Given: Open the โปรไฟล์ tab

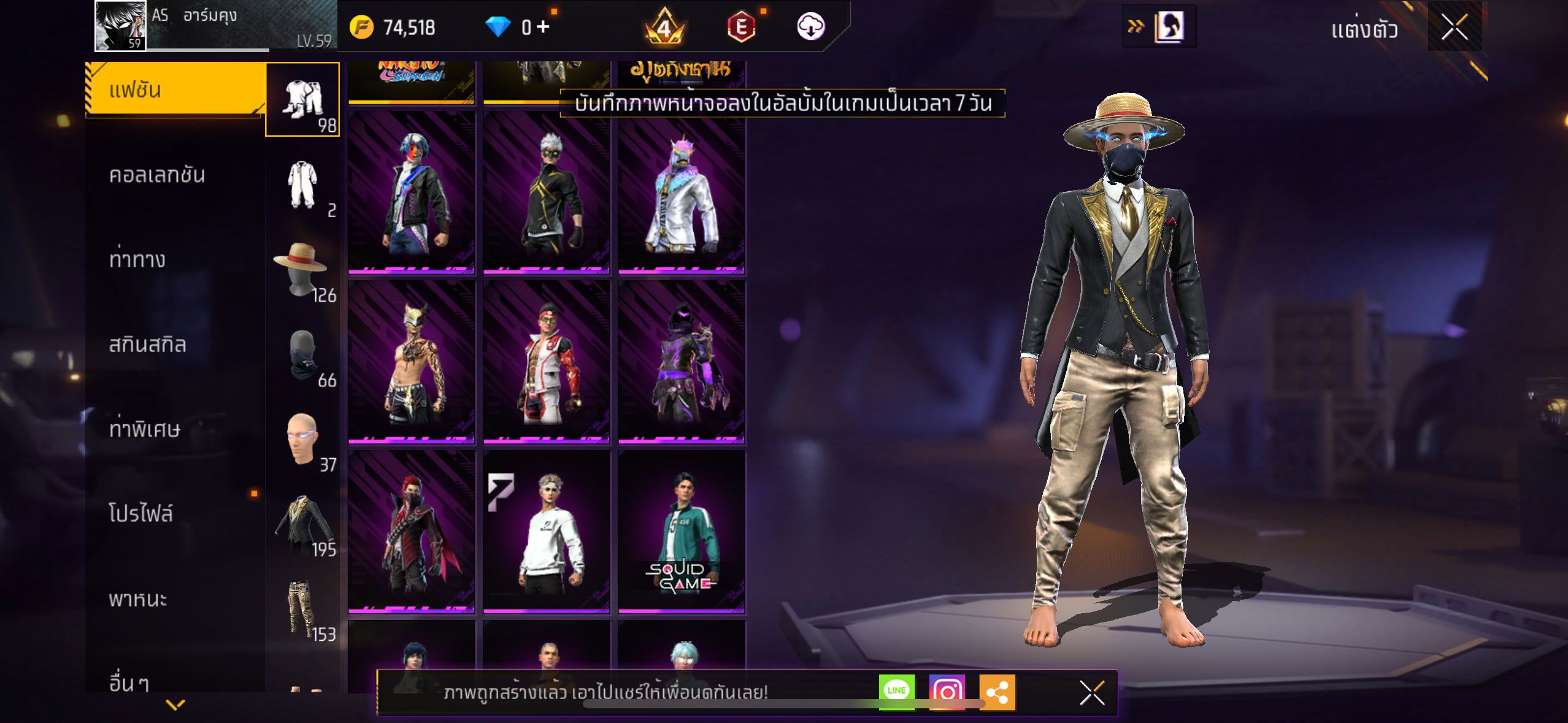Looking at the screenshot, I should click(141, 514).
